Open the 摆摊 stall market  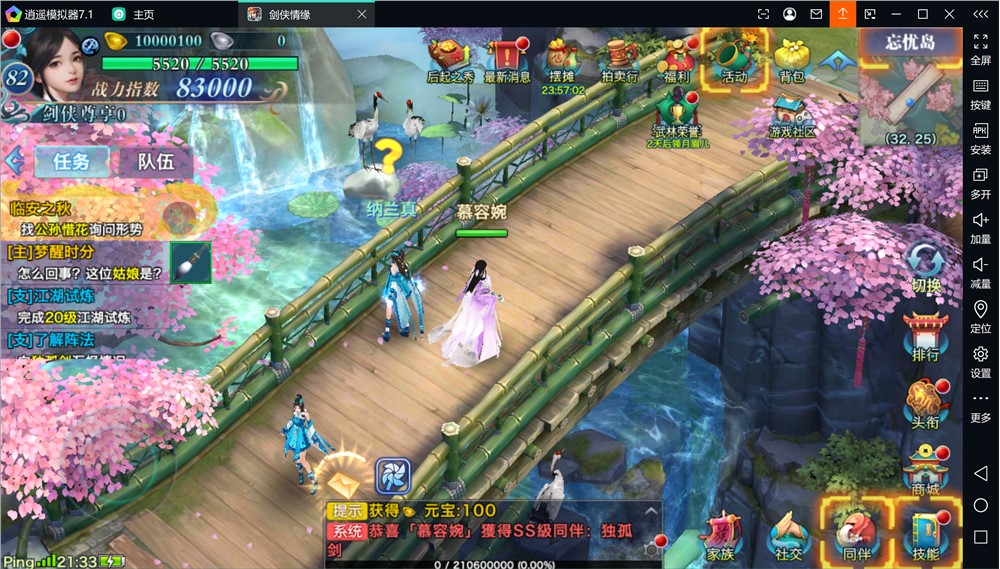pos(562,59)
